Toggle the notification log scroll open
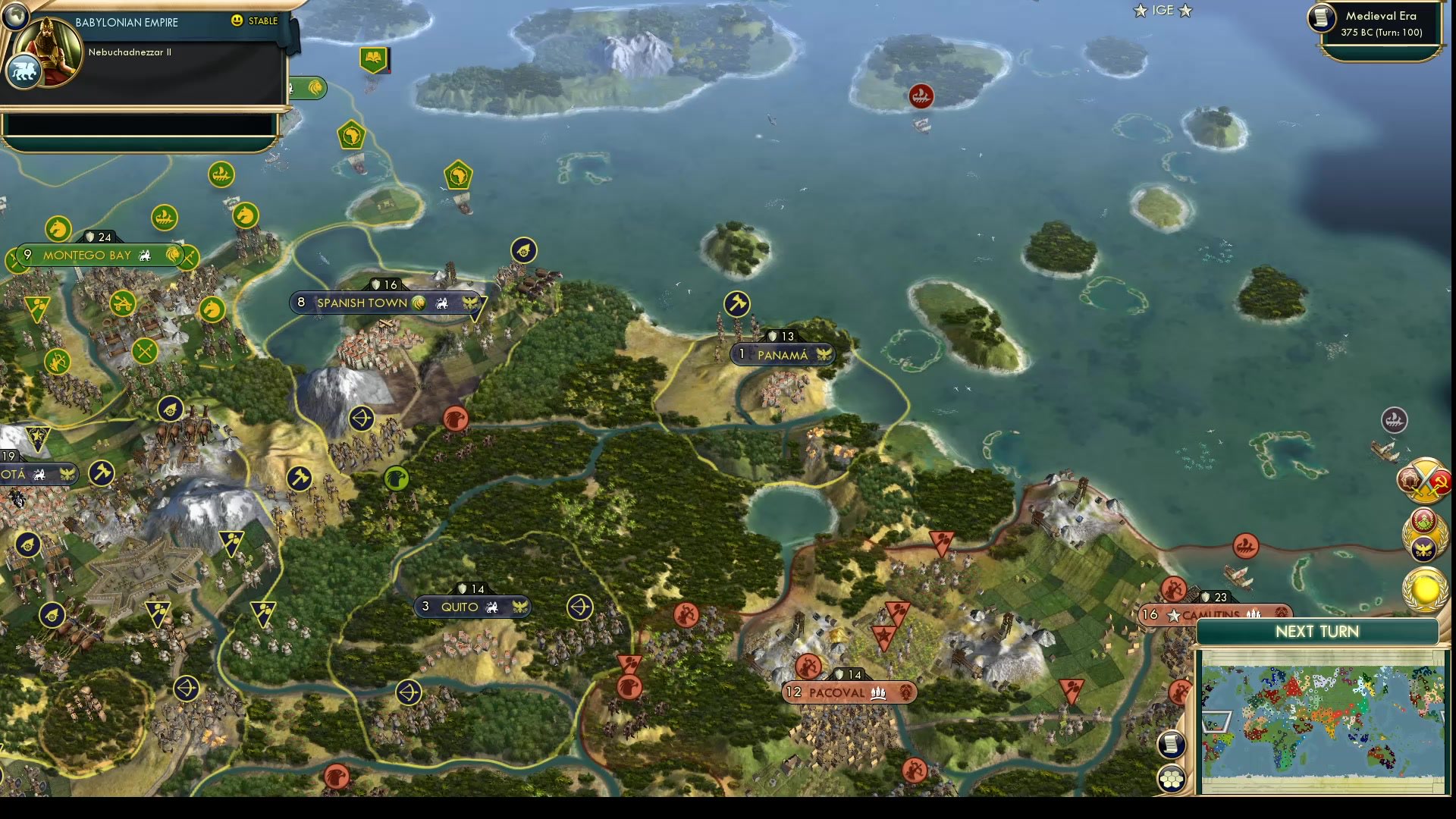 (1171, 745)
